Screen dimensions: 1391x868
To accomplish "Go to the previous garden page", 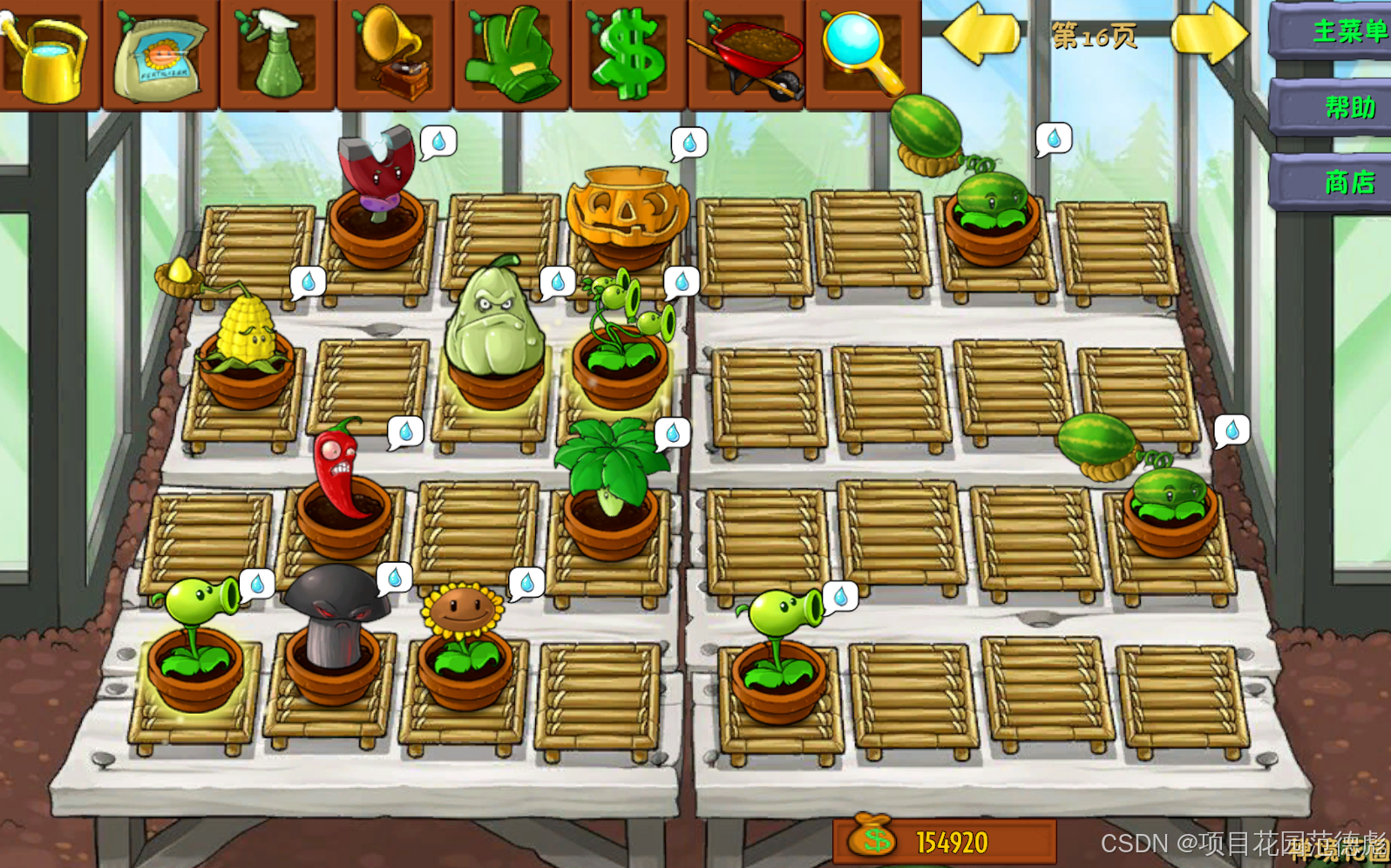I will click(981, 35).
